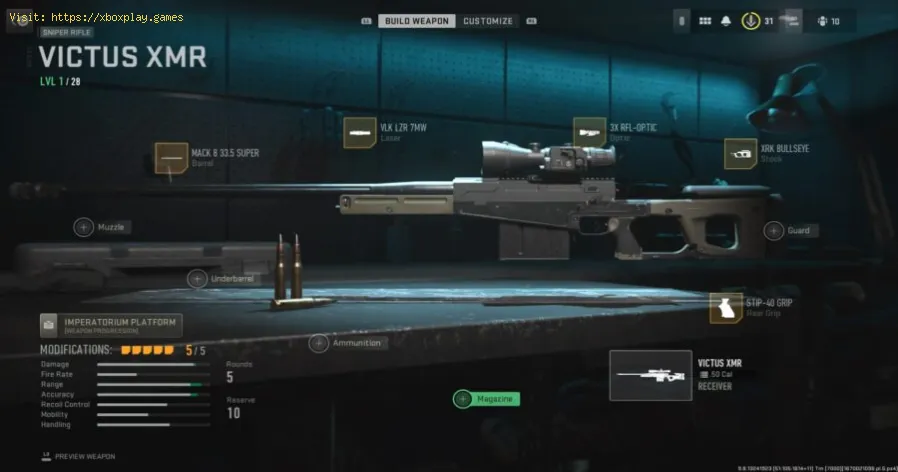Open the notifications bell
The height and width of the screenshot is (472, 898).
click(727, 20)
